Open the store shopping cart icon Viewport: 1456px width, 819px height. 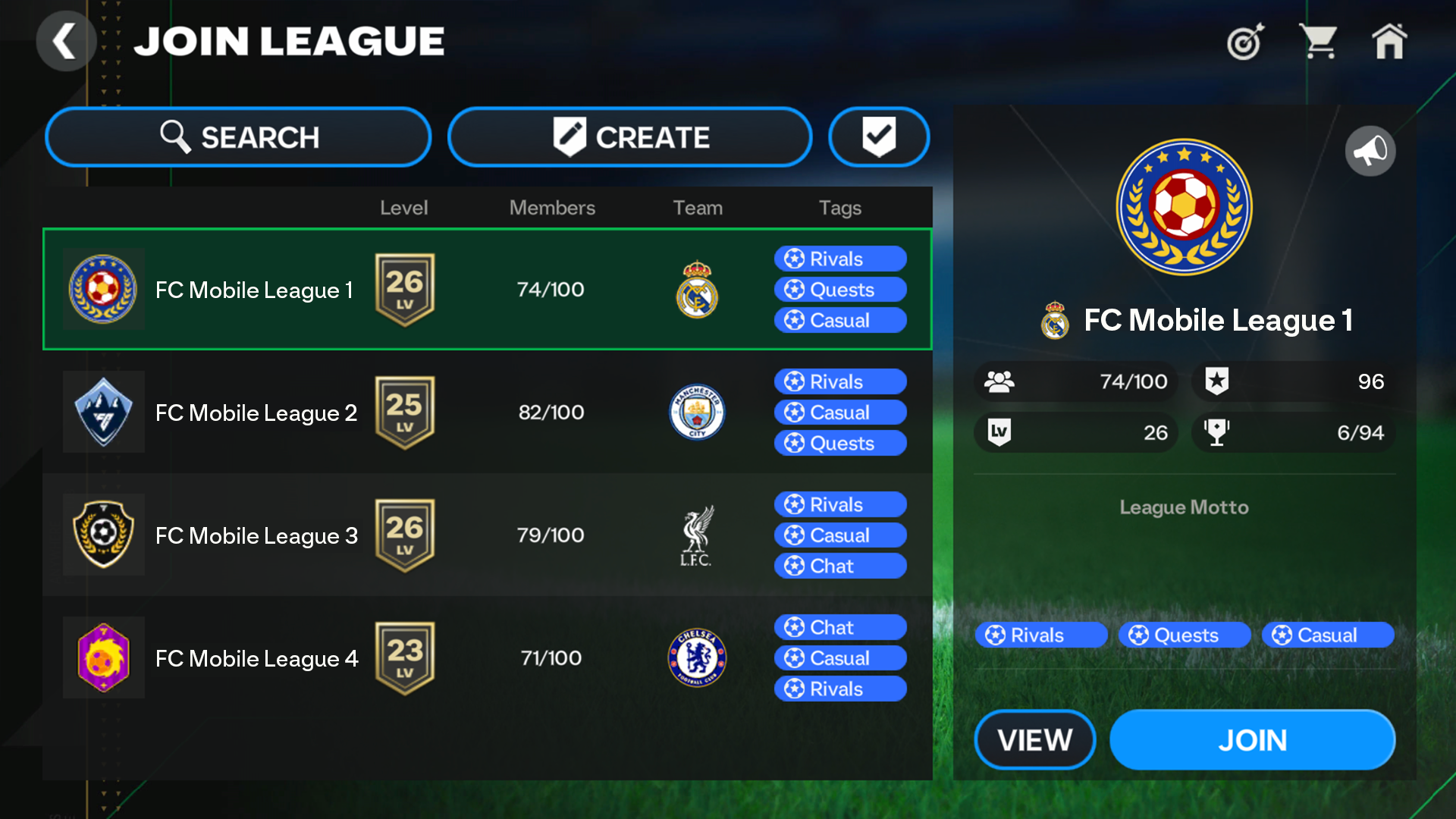[x=1319, y=42]
